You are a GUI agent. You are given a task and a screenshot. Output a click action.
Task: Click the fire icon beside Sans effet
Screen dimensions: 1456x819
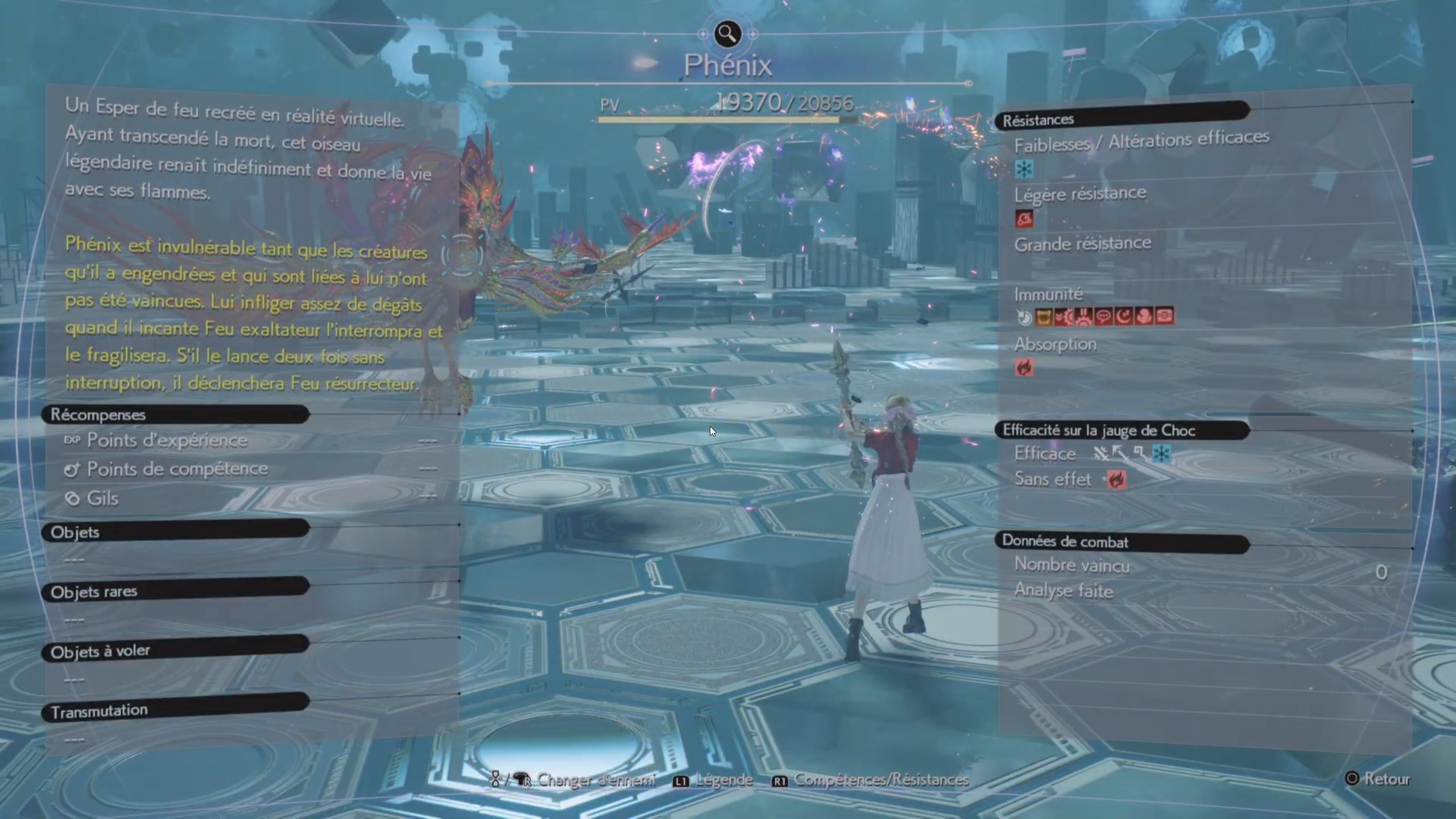pos(1116,480)
